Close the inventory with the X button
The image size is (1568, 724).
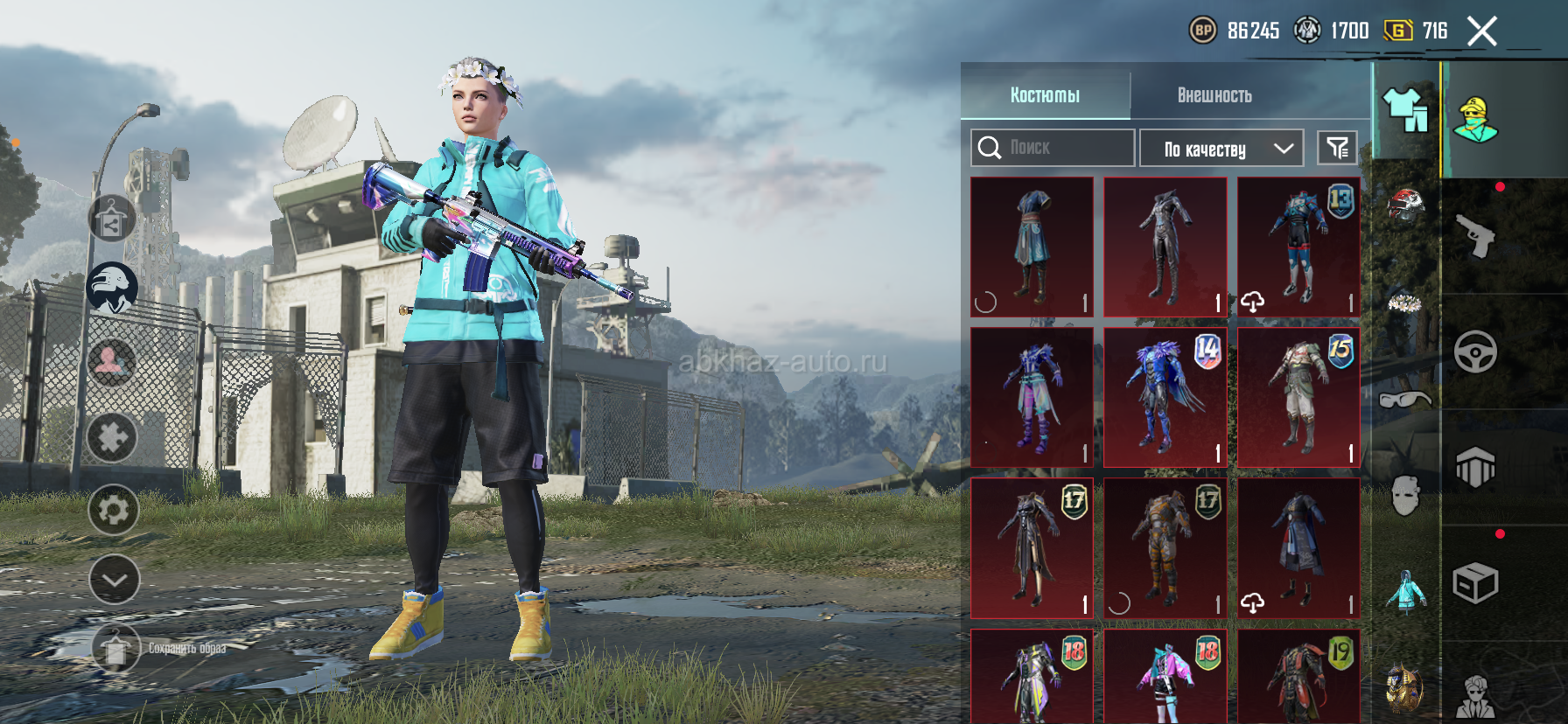[1481, 31]
